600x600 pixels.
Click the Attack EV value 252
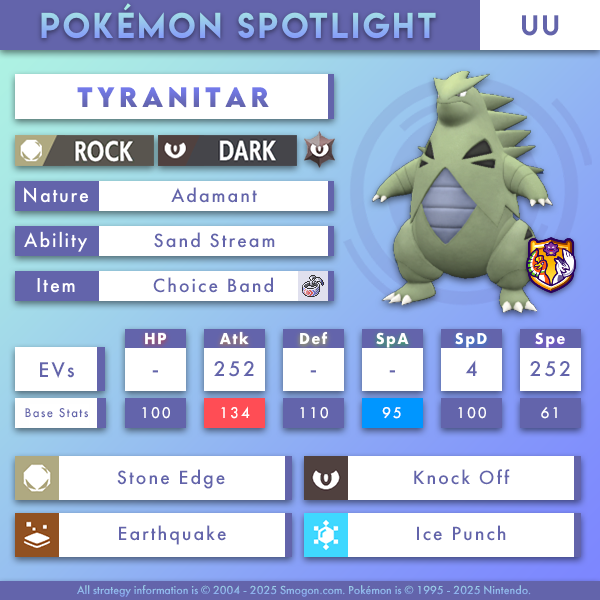tap(234, 369)
